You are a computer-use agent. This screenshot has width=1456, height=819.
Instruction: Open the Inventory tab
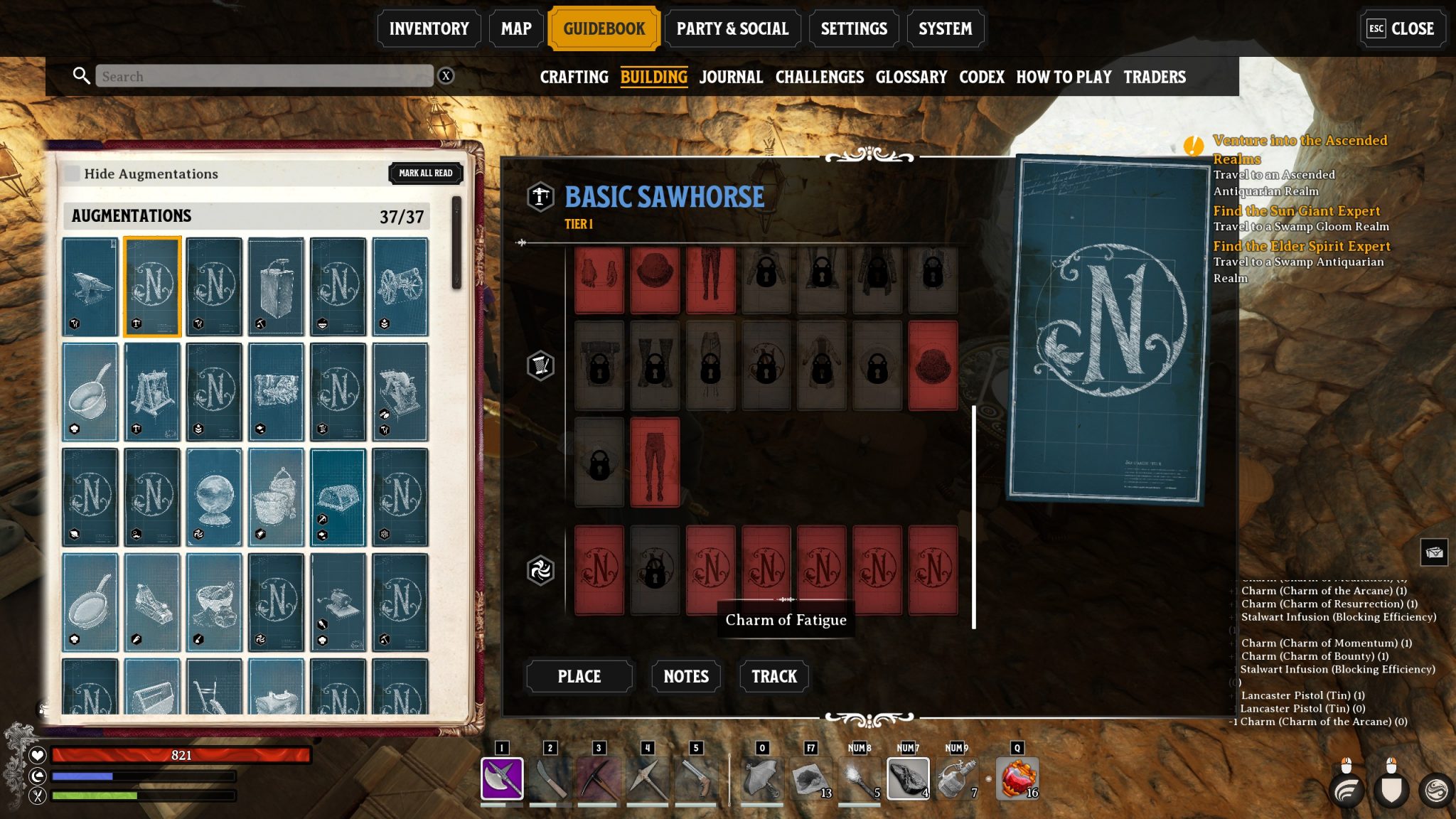(429, 29)
